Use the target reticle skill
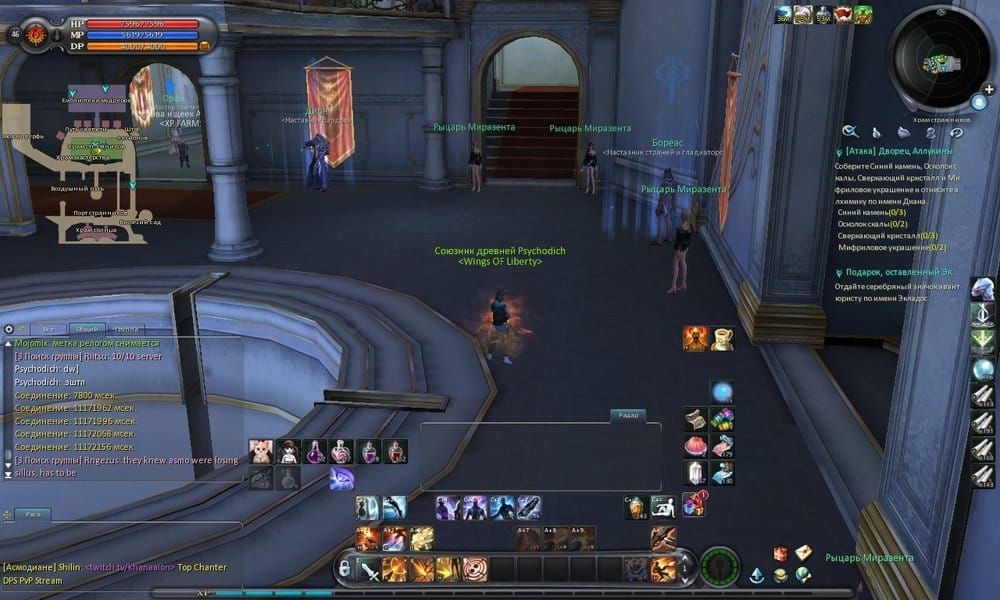This screenshot has height=600, width=1000. coord(475,570)
